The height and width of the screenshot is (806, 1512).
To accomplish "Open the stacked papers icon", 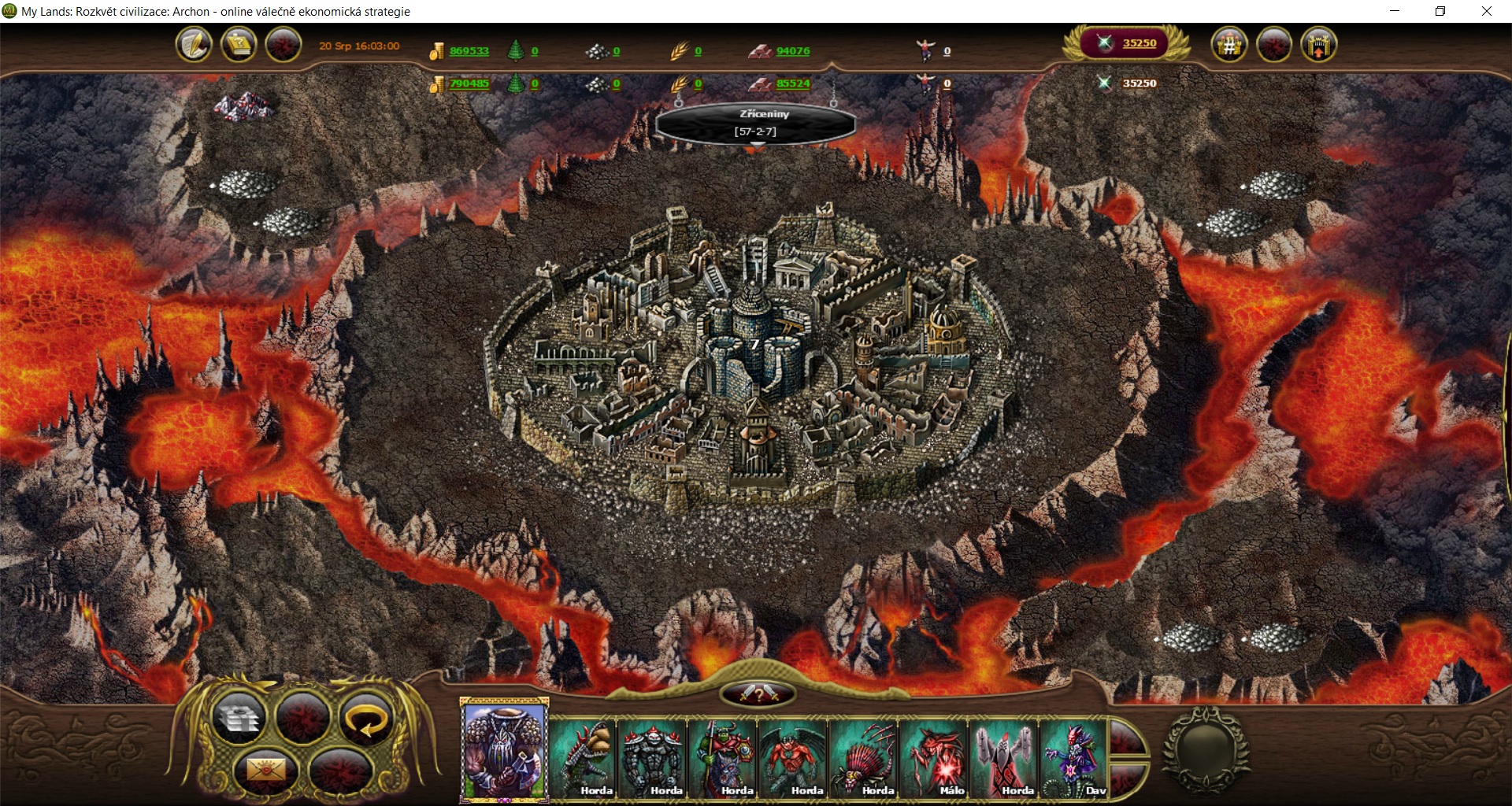I will point(239,718).
